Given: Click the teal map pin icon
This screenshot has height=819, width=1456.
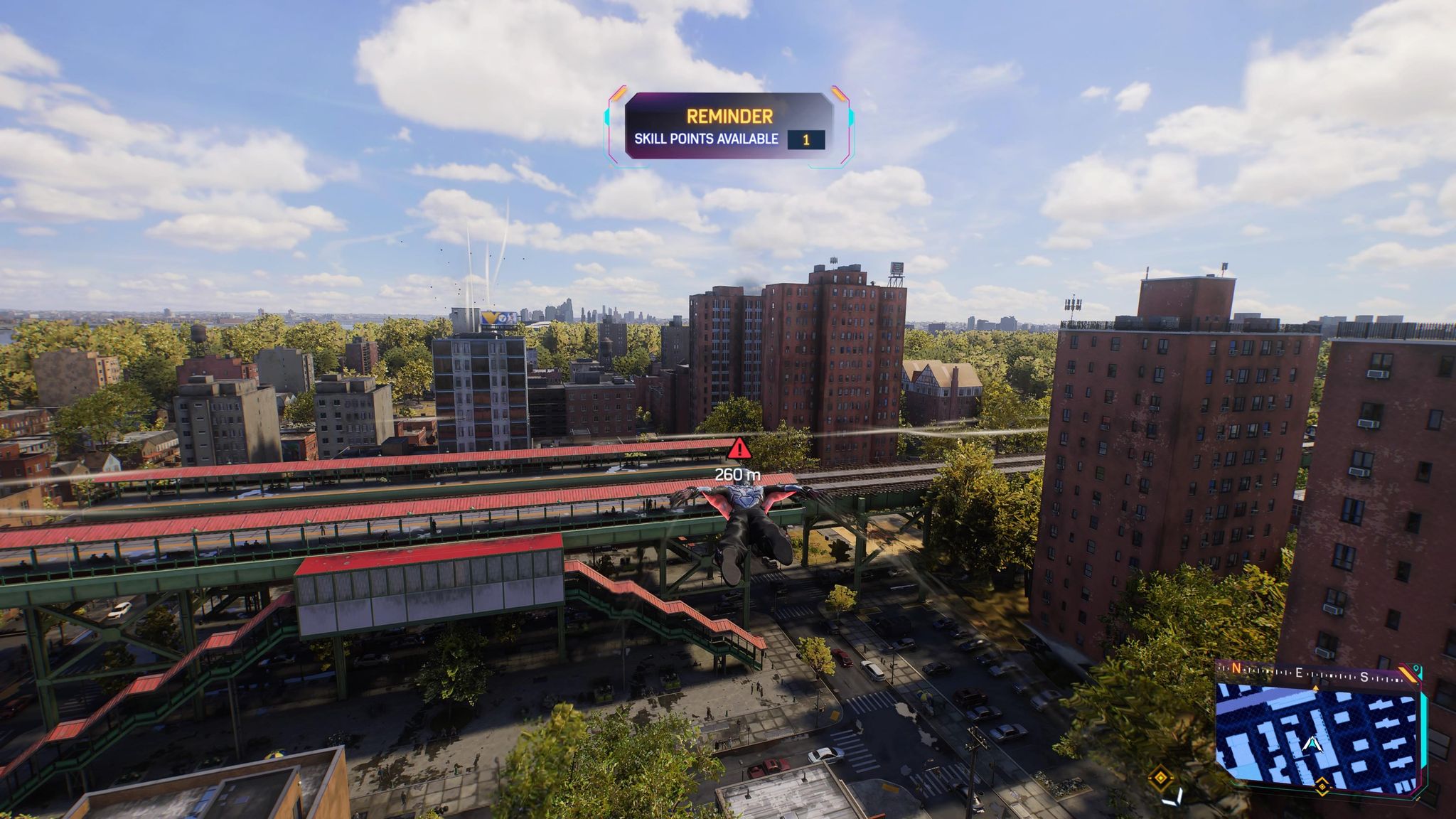Looking at the screenshot, I should (x=1417, y=670).
